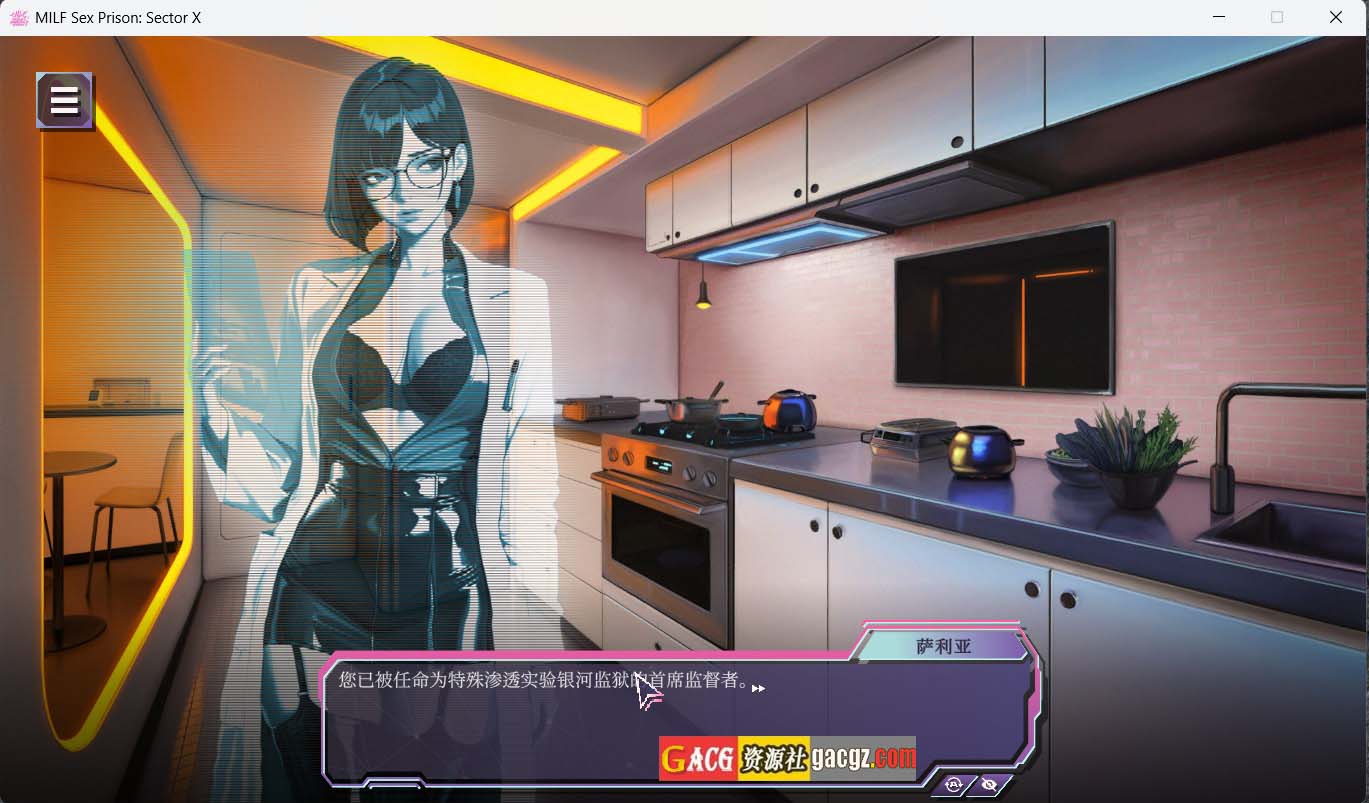Advance the dialogue with the arrow indicator

tap(758, 688)
